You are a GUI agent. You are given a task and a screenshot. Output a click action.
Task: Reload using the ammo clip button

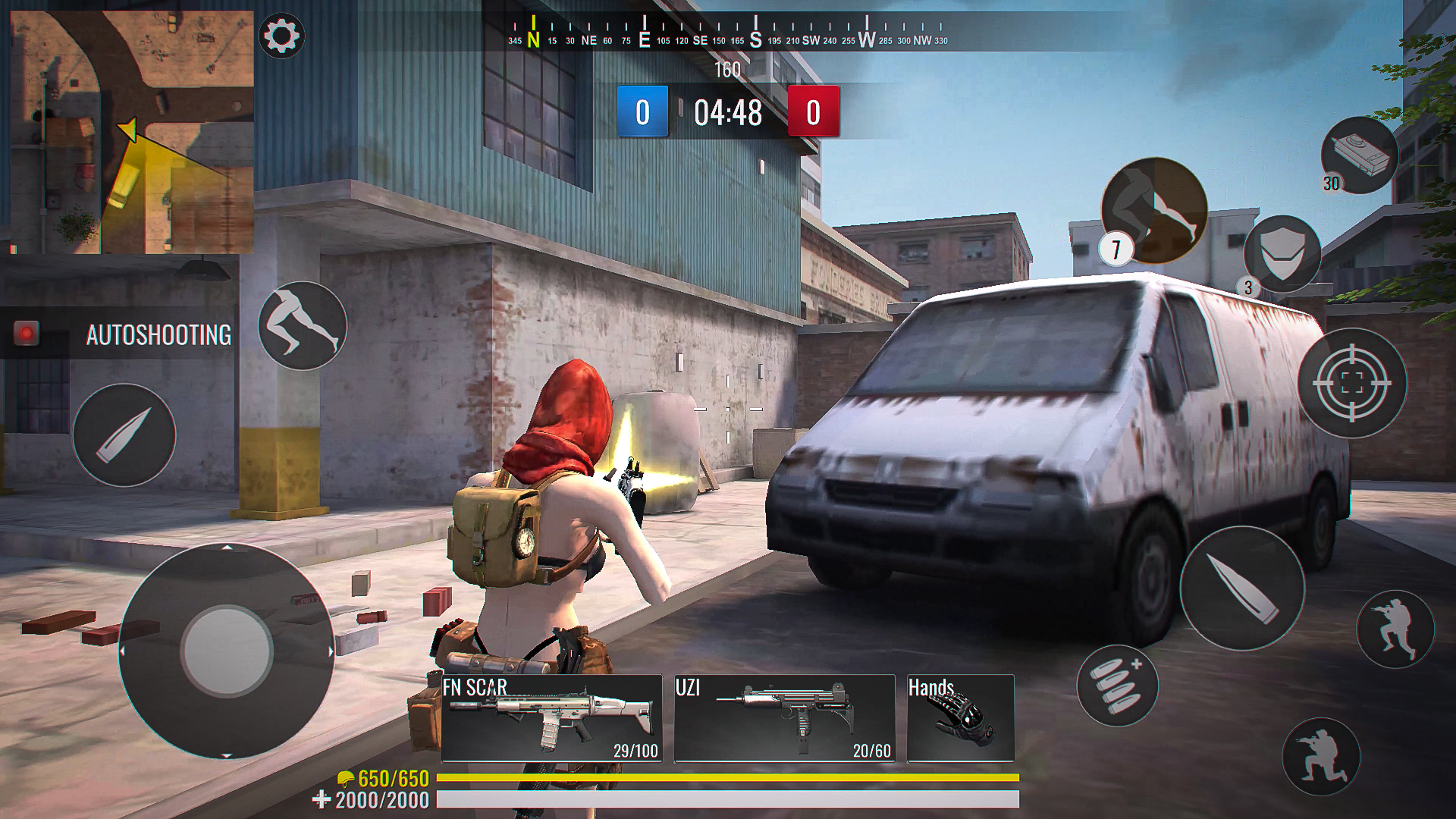pyautogui.click(x=1117, y=686)
